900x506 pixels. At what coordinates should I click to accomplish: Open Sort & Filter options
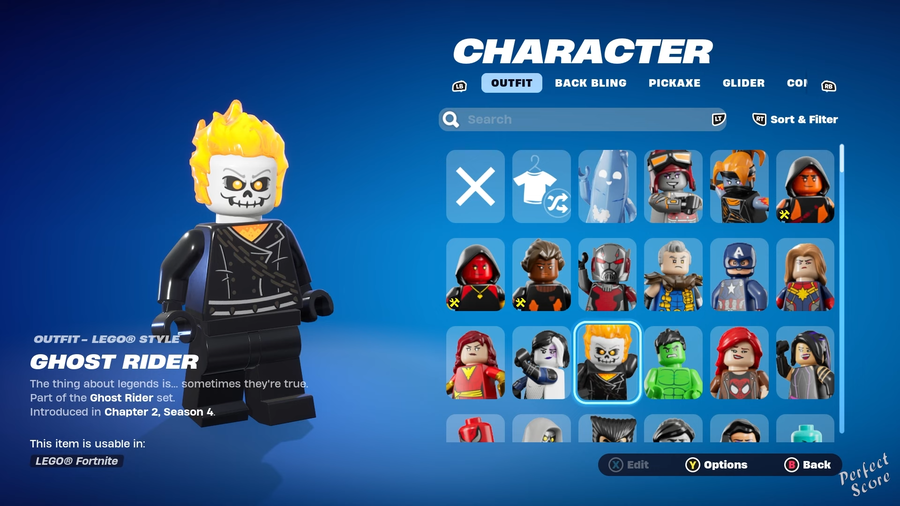(796, 119)
